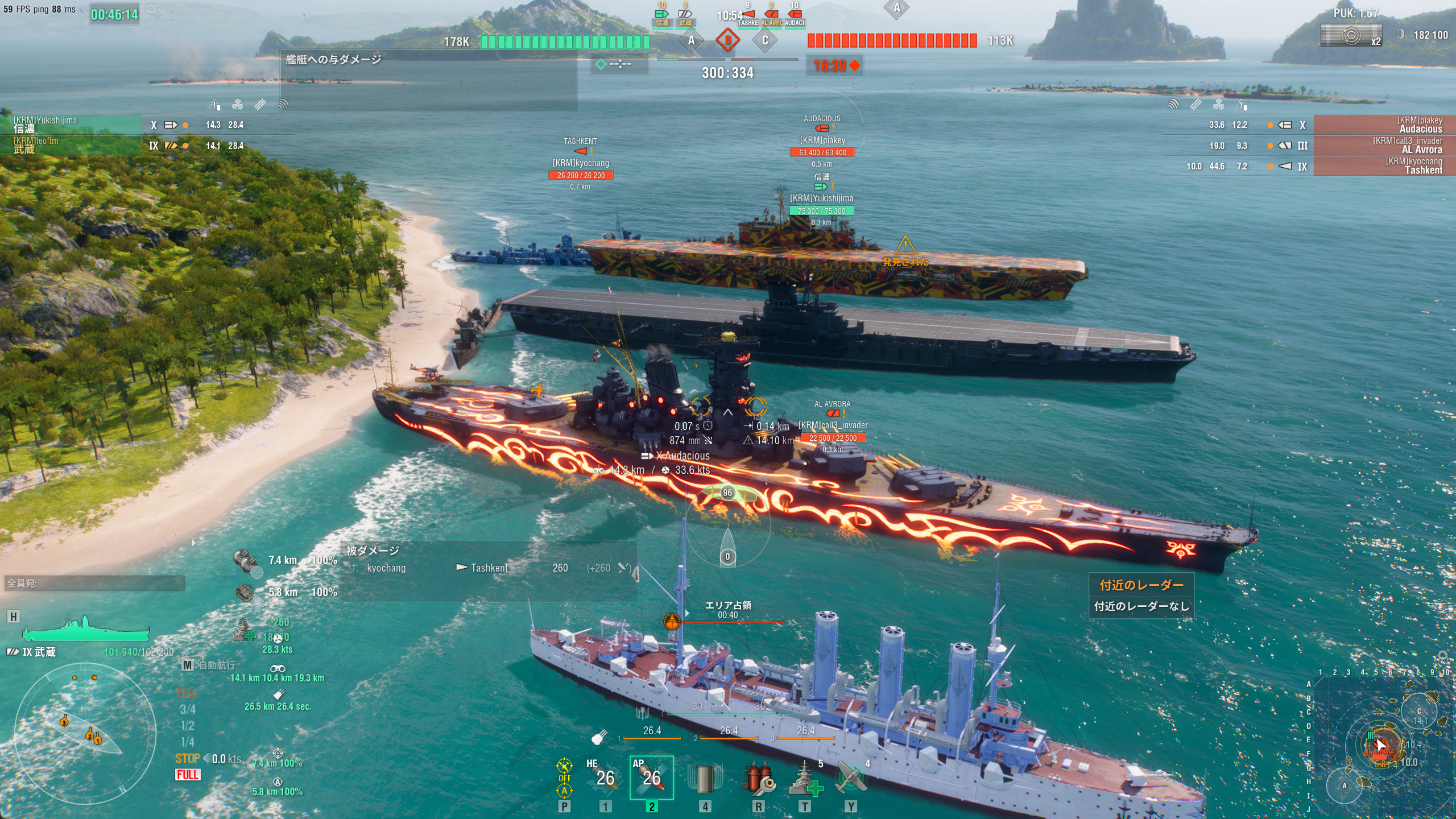Open settings gear beside the battle timer
The height and width of the screenshot is (819, 1456).
tap(151, 10)
